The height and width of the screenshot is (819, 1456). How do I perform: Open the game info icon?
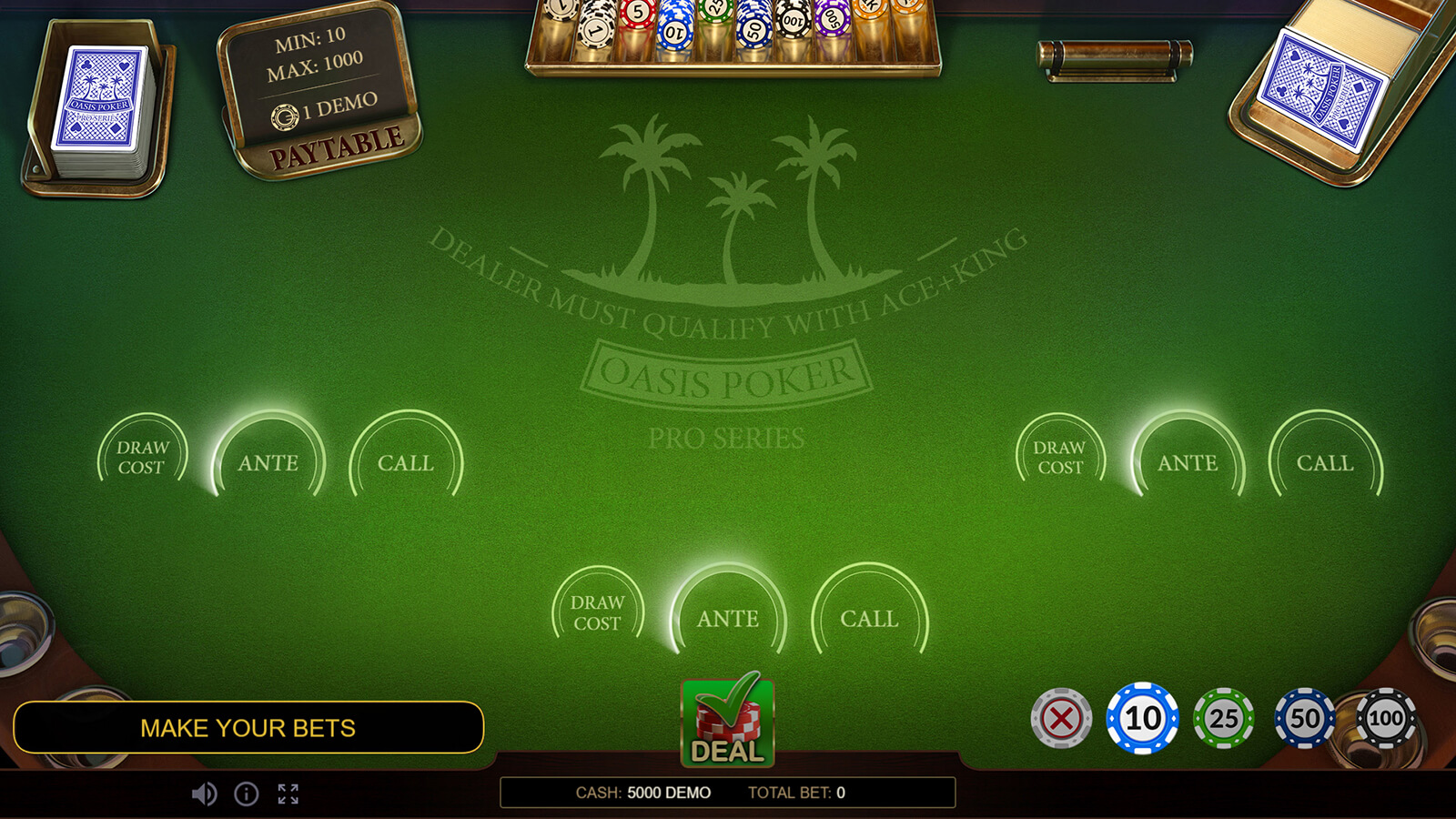(247, 794)
